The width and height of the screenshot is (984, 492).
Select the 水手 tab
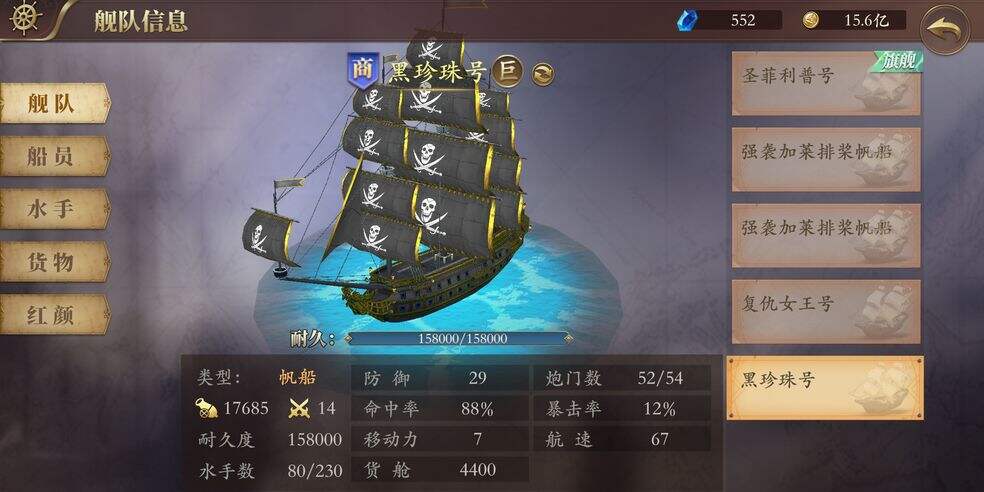(x=53, y=210)
